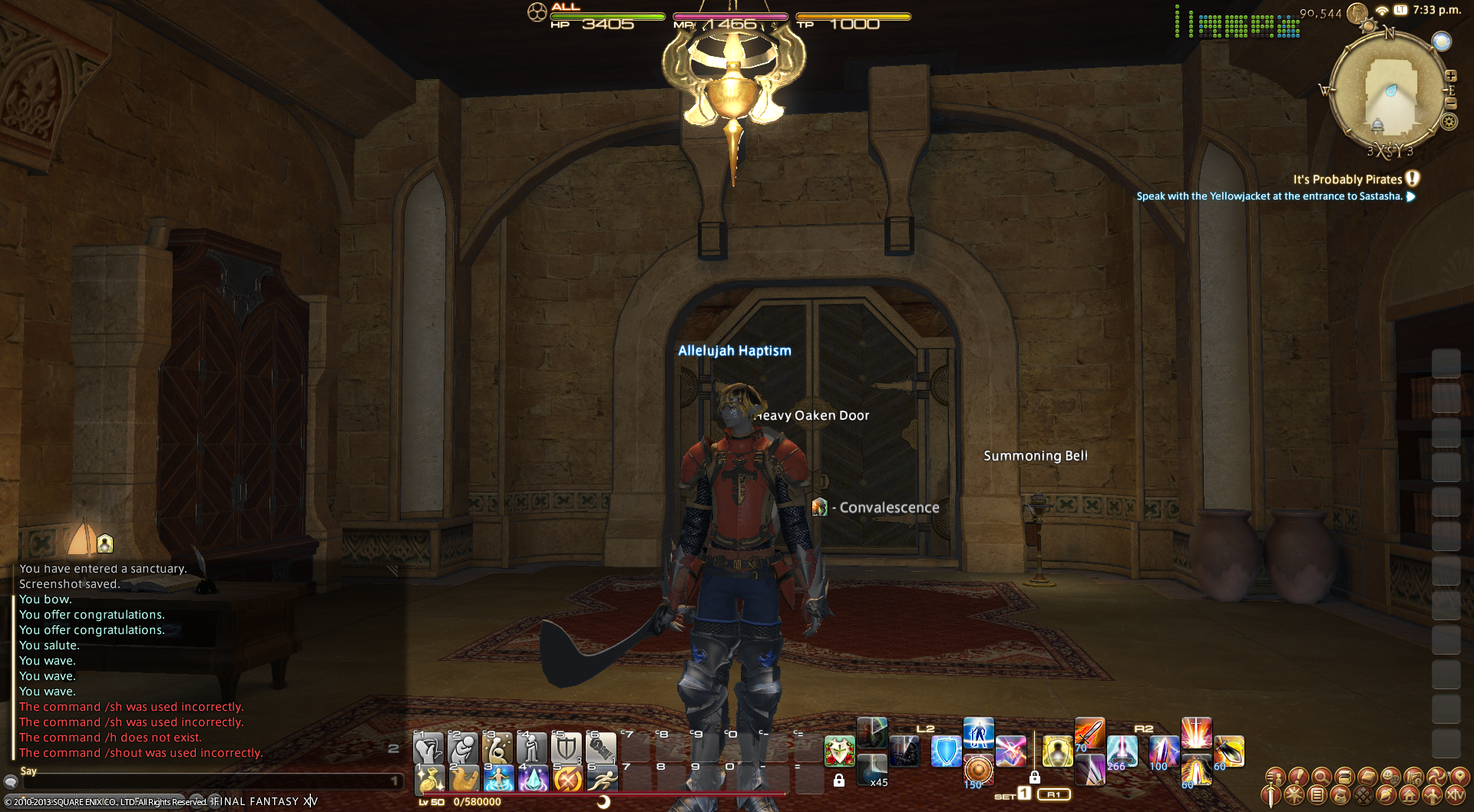Focus the Say chat input box
The image size is (1474, 812).
(x=207, y=781)
